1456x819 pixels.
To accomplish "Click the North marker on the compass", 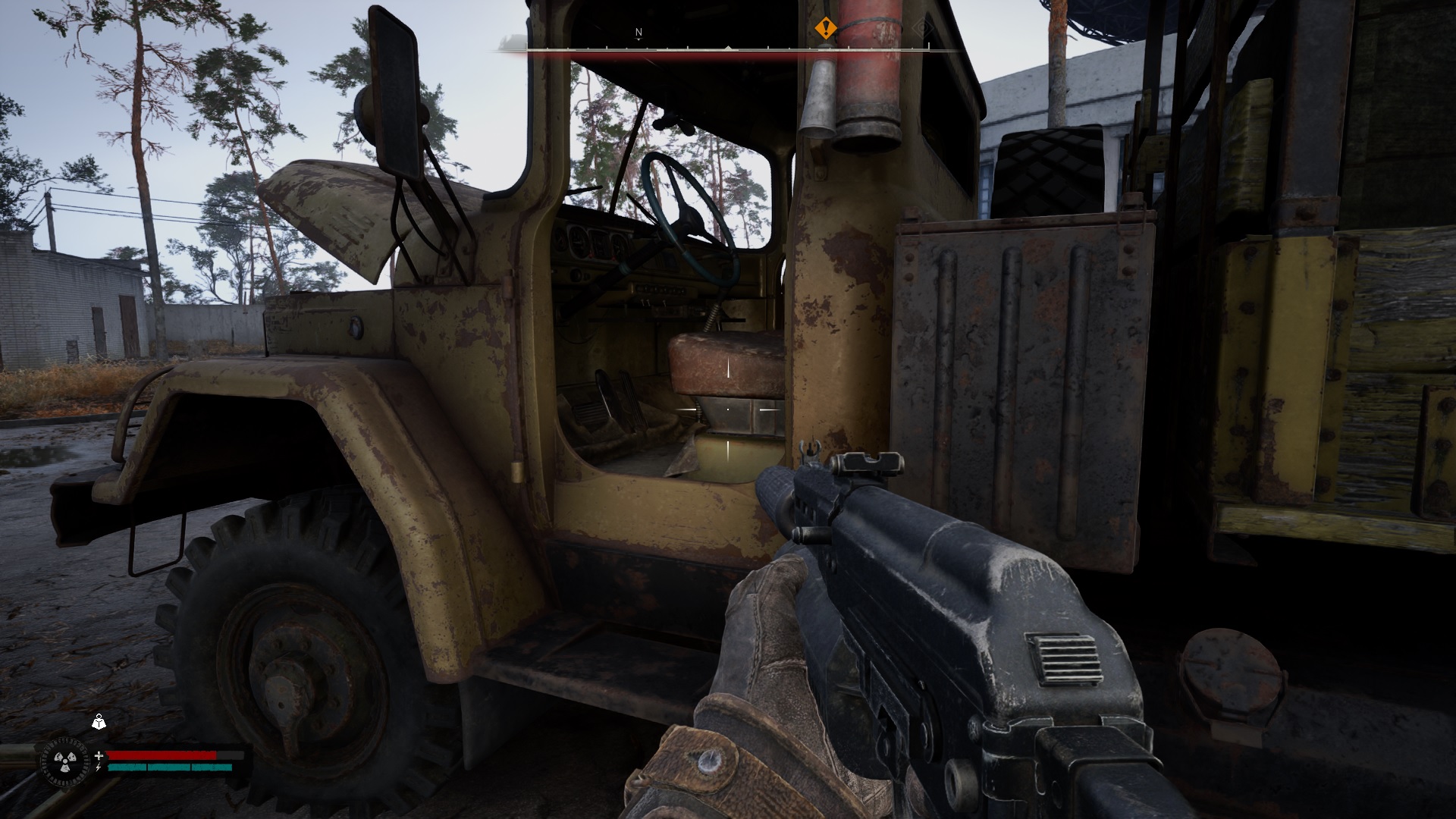I will pos(639,33).
